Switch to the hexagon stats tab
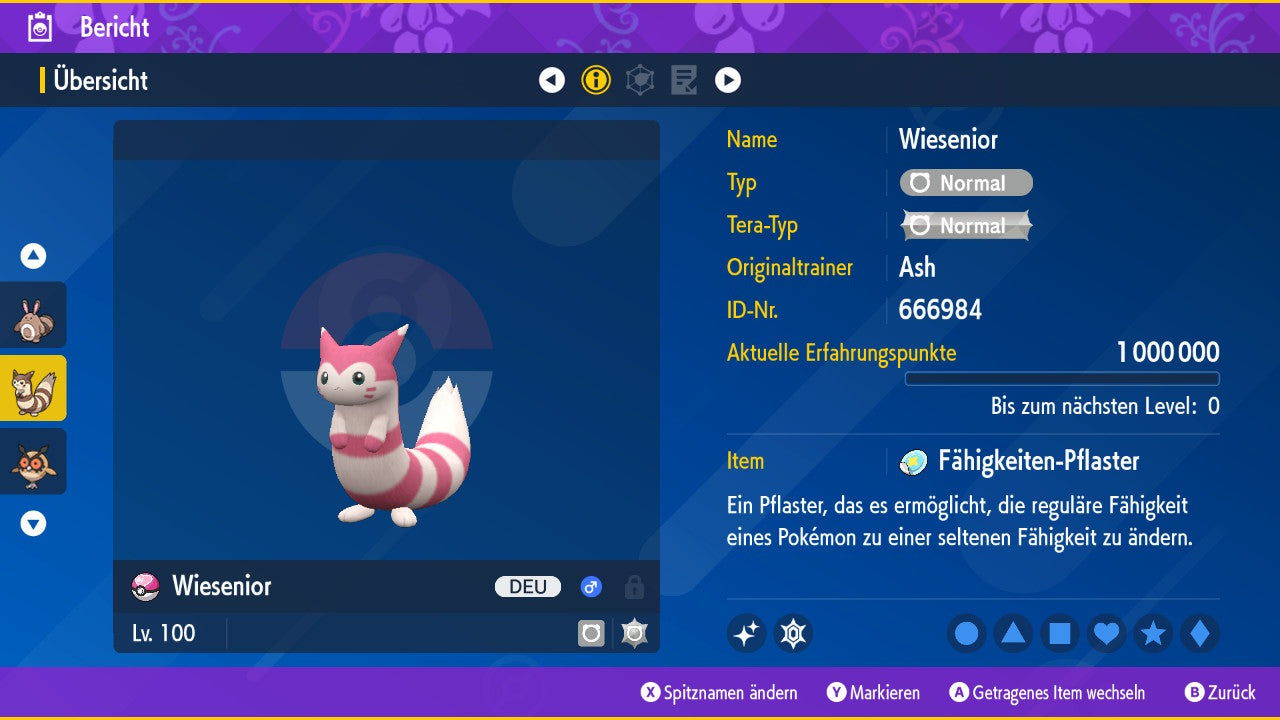The image size is (1280, 720). [640, 80]
